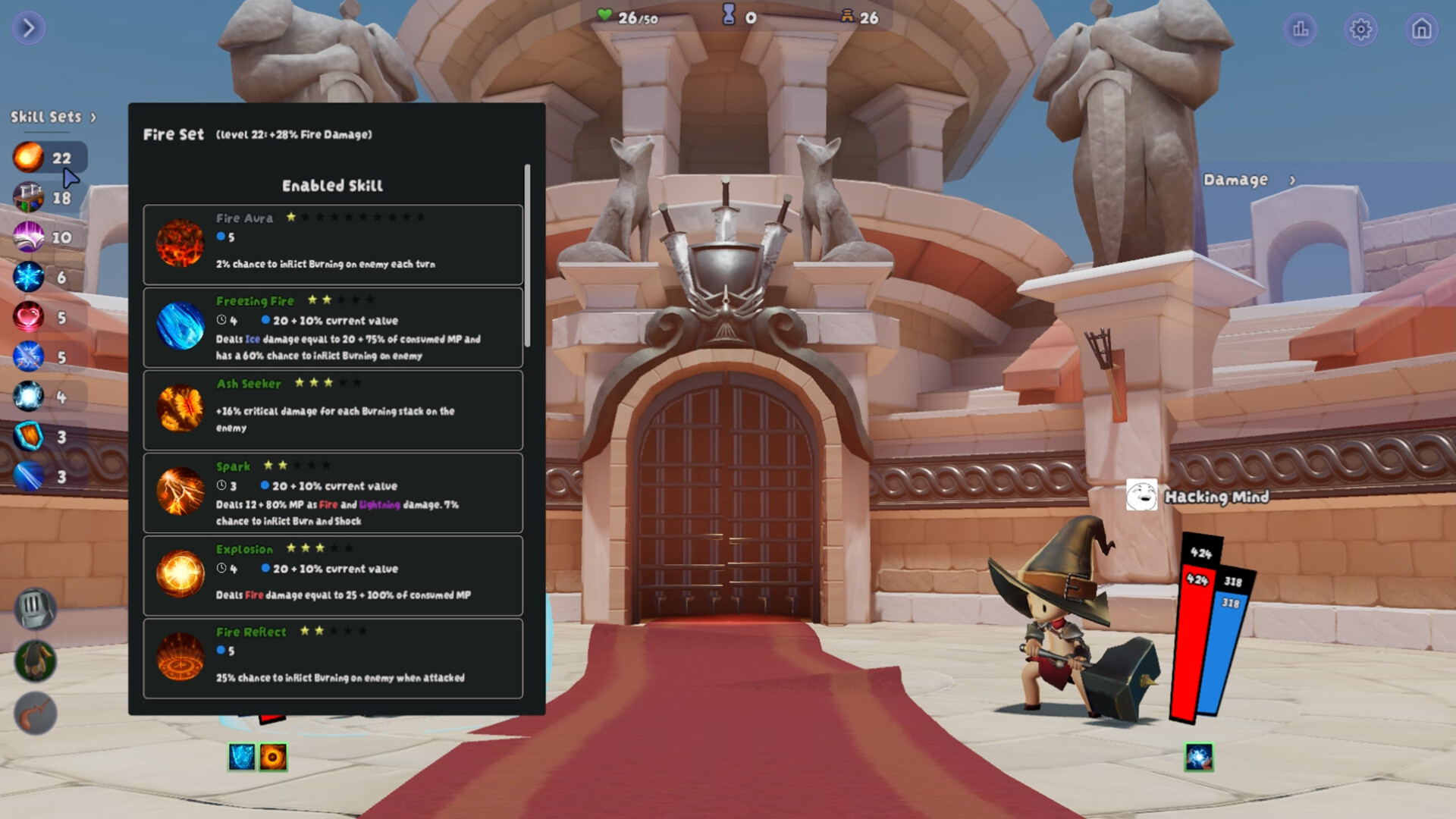
Task: Open the sidebar with the arrow button top left
Action: 28,28
